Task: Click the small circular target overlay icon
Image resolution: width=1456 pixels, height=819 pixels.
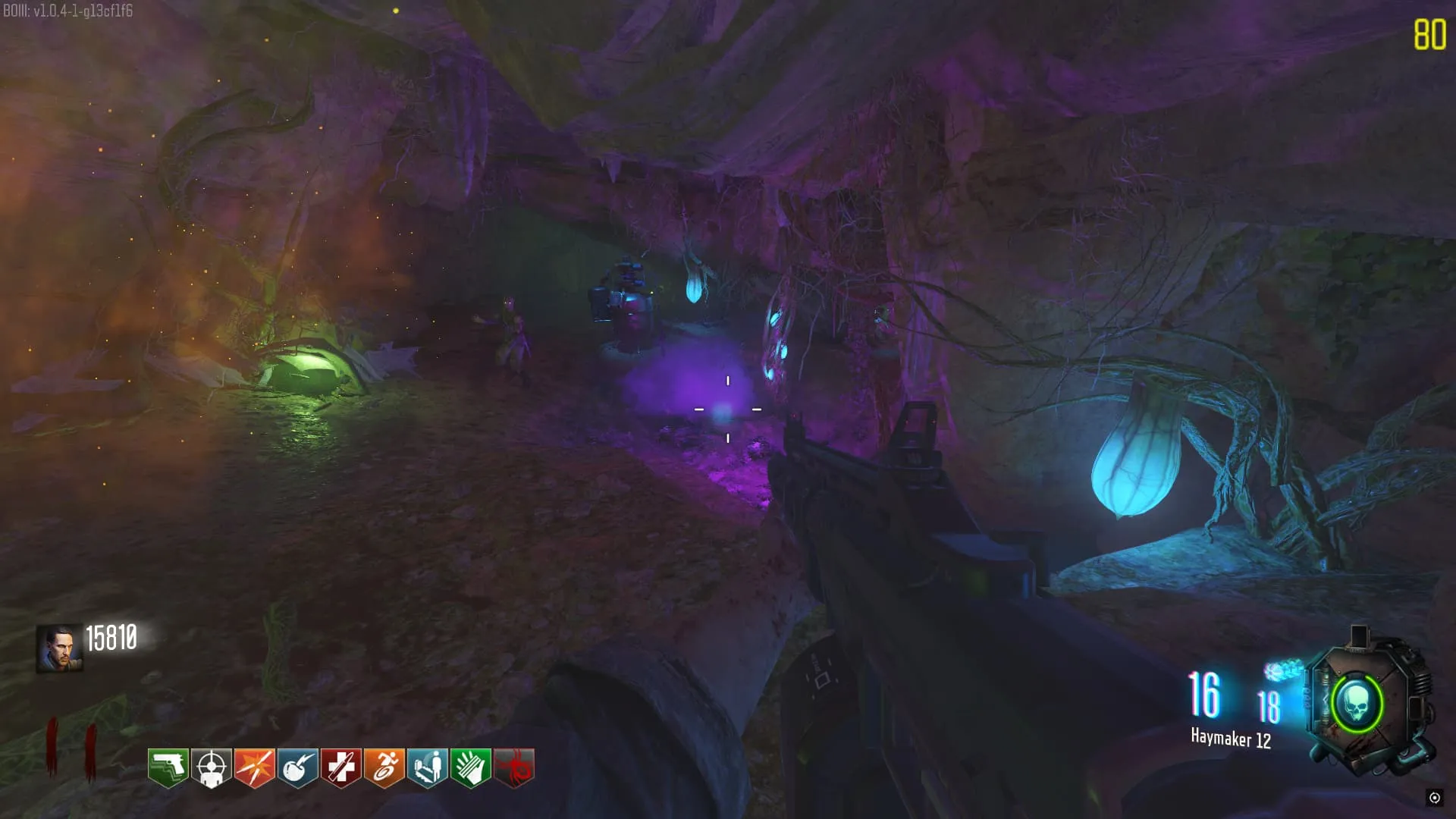Action: pyautogui.click(x=1434, y=797)
